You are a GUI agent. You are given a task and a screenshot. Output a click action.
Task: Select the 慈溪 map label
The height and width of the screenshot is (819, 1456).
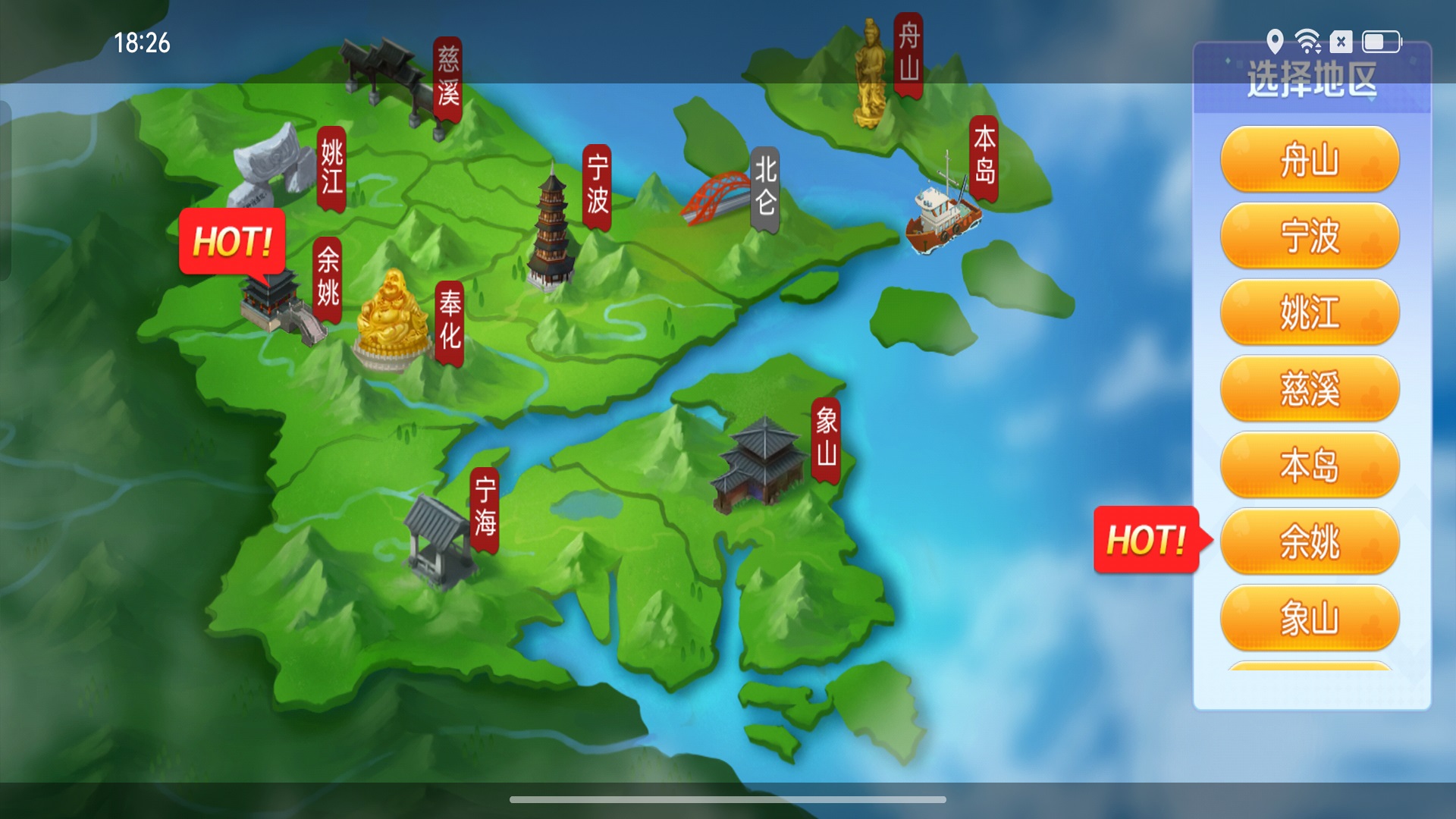click(448, 78)
